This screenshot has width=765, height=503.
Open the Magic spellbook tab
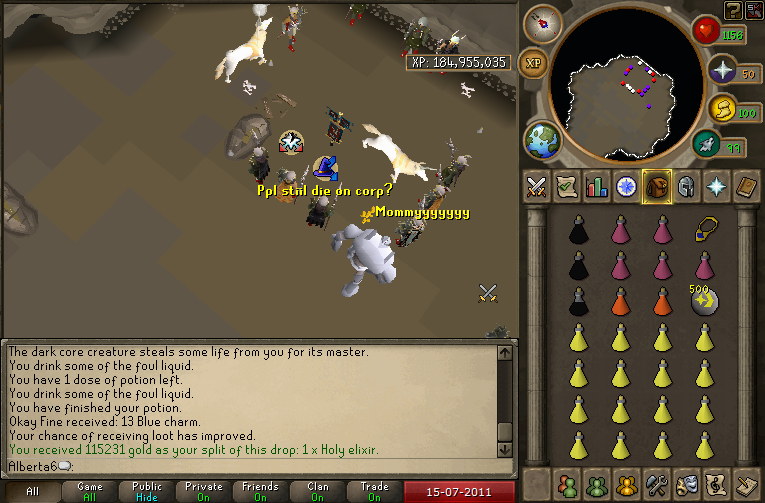point(747,187)
